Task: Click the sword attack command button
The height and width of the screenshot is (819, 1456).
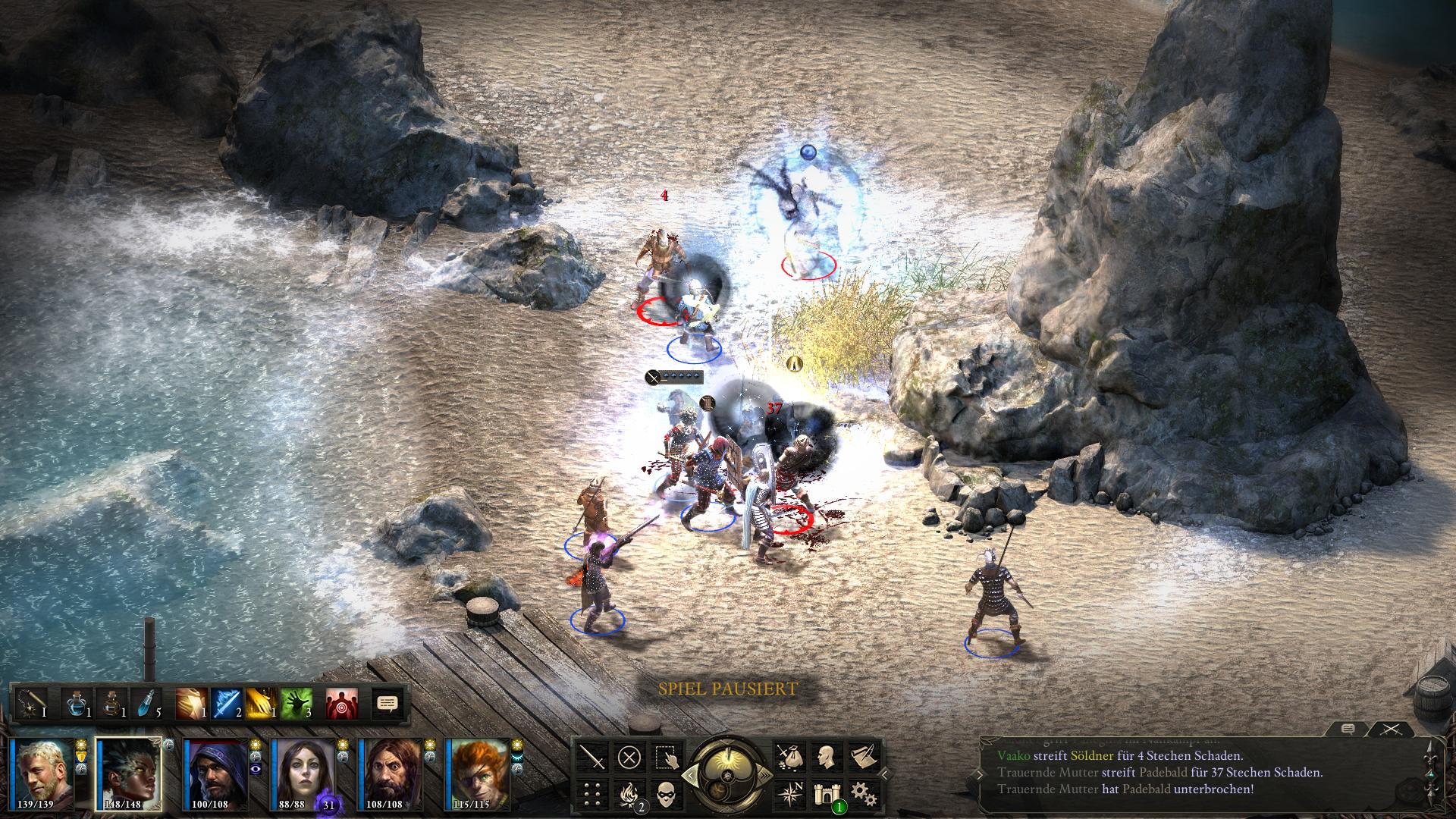Action: coord(593,757)
